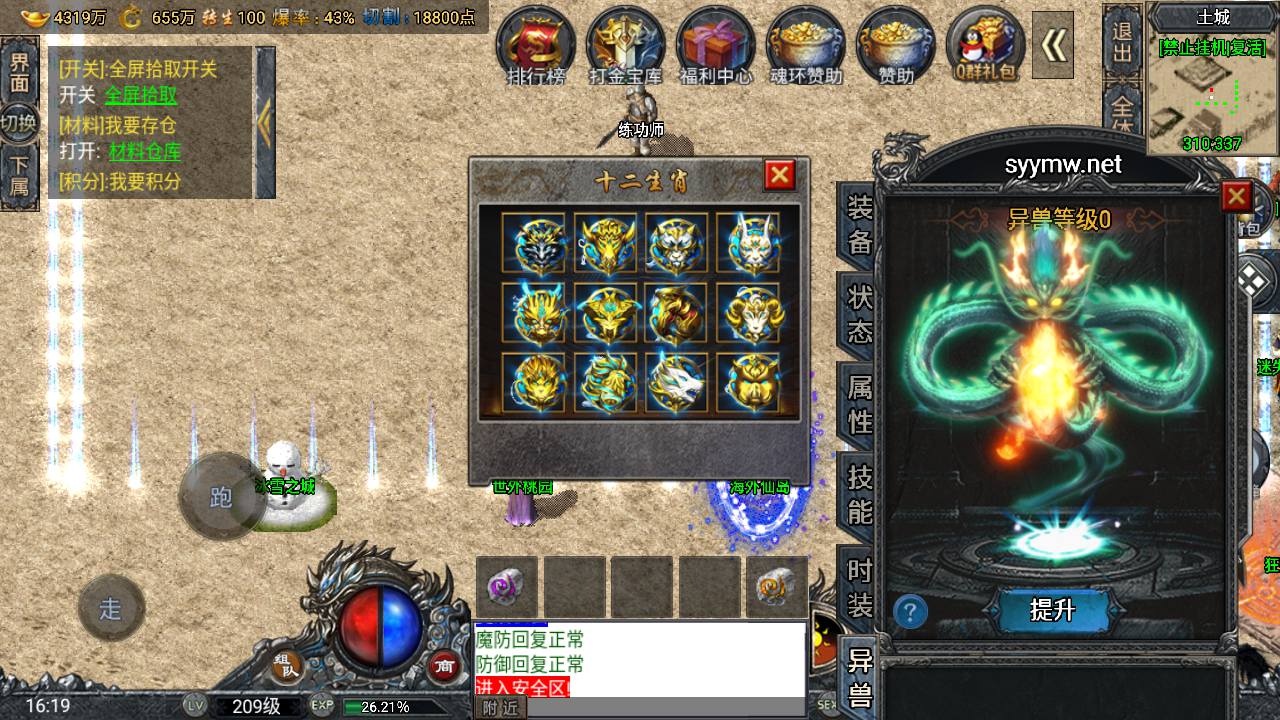The height and width of the screenshot is (720, 1280).
Task: Open the 材料仓库 material warehouse link
Action: pos(145,152)
